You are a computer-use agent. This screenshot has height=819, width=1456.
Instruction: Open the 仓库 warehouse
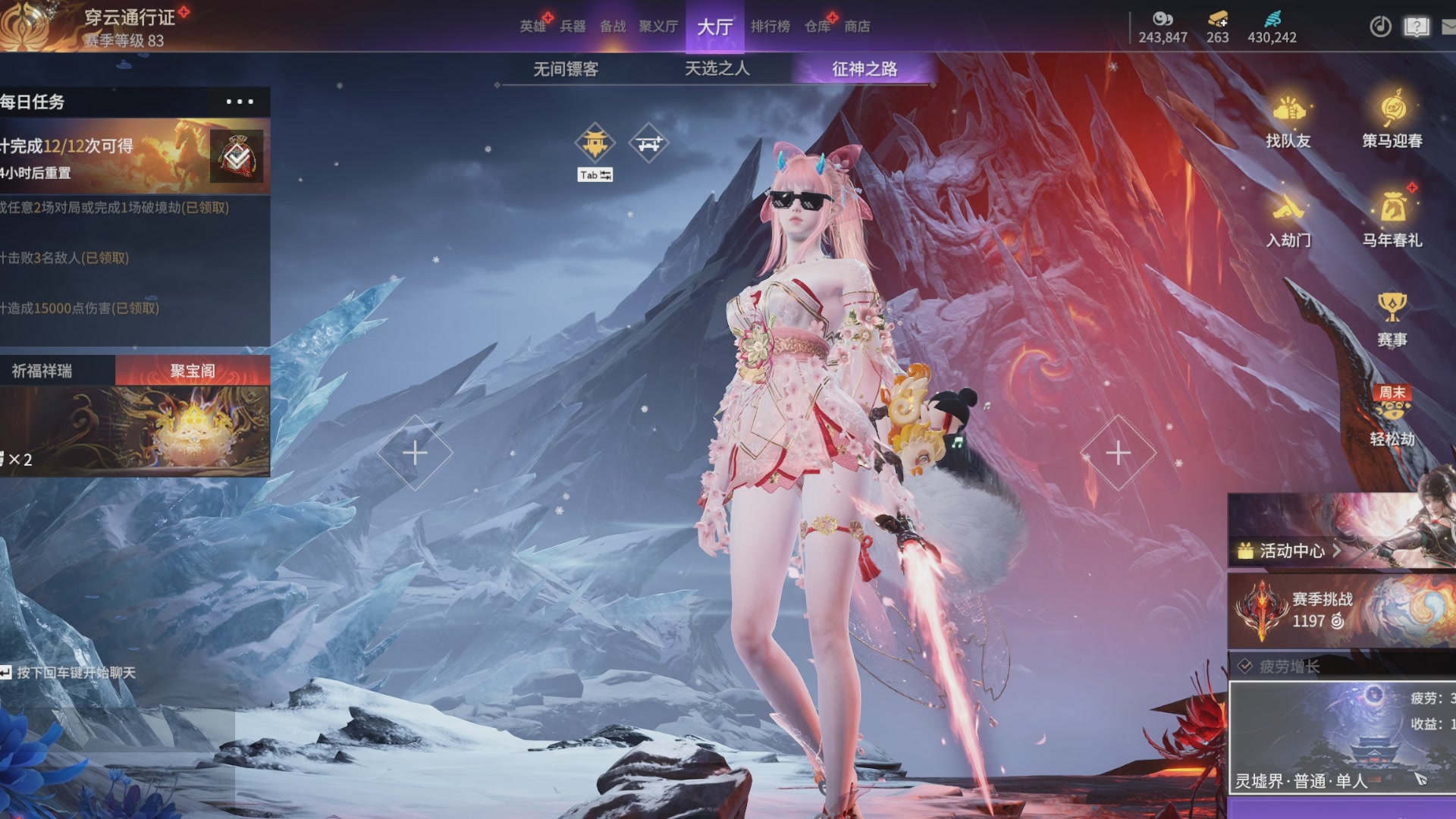tap(817, 27)
